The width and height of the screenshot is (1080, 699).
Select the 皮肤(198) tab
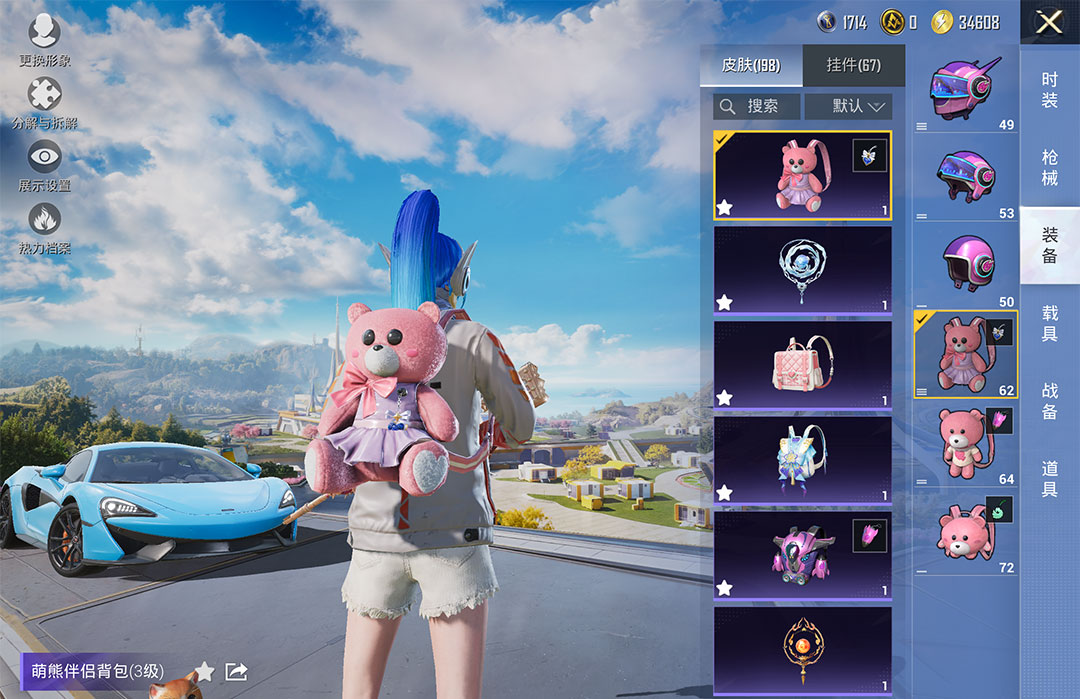pos(751,66)
